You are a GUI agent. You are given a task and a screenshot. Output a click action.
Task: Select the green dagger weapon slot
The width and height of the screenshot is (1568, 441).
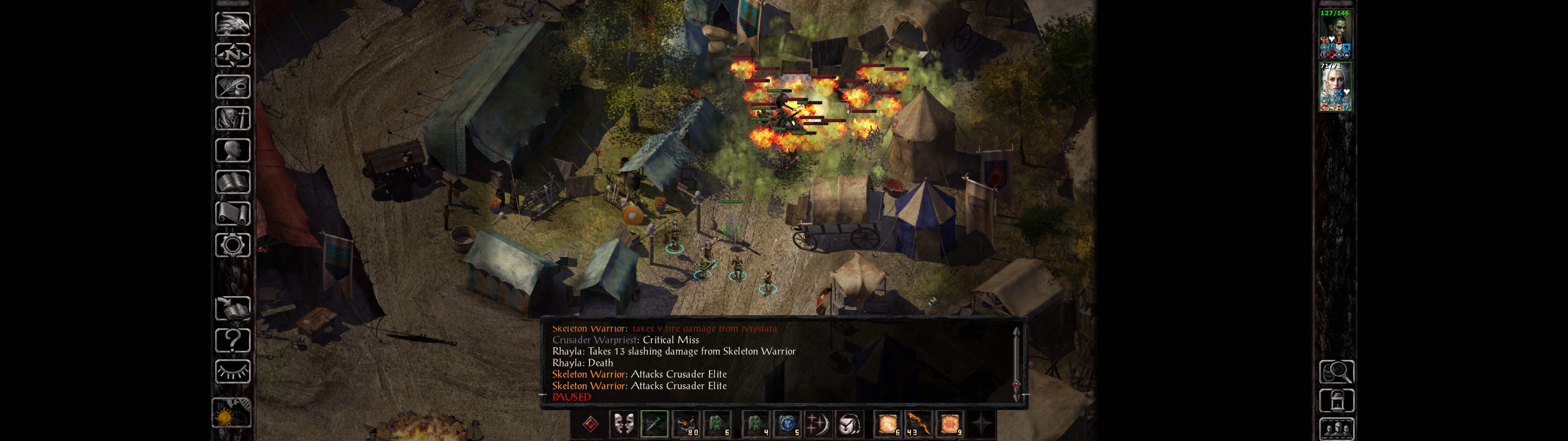pyautogui.click(x=654, y=424)
